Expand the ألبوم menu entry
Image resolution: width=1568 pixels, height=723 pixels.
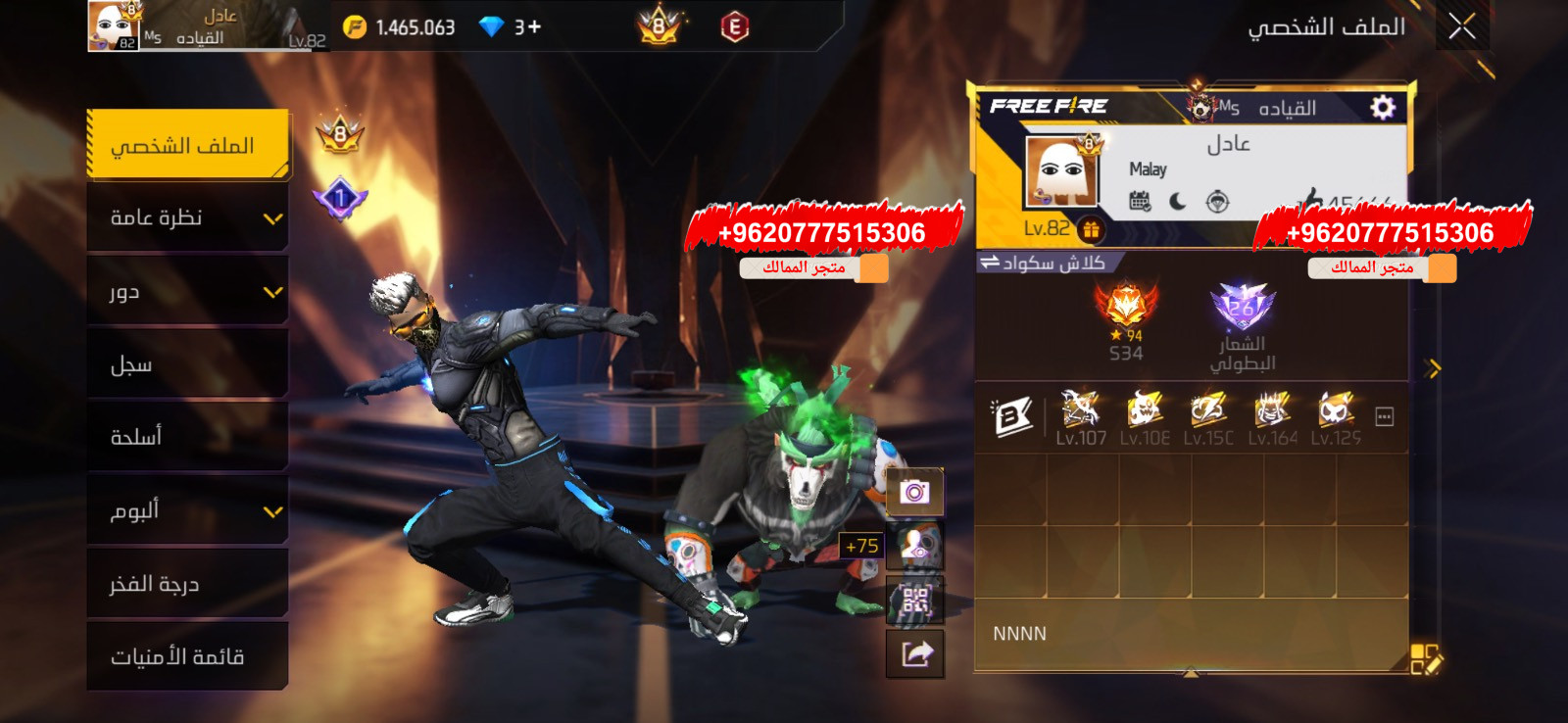pyautogui.click(x=186, y=510)
